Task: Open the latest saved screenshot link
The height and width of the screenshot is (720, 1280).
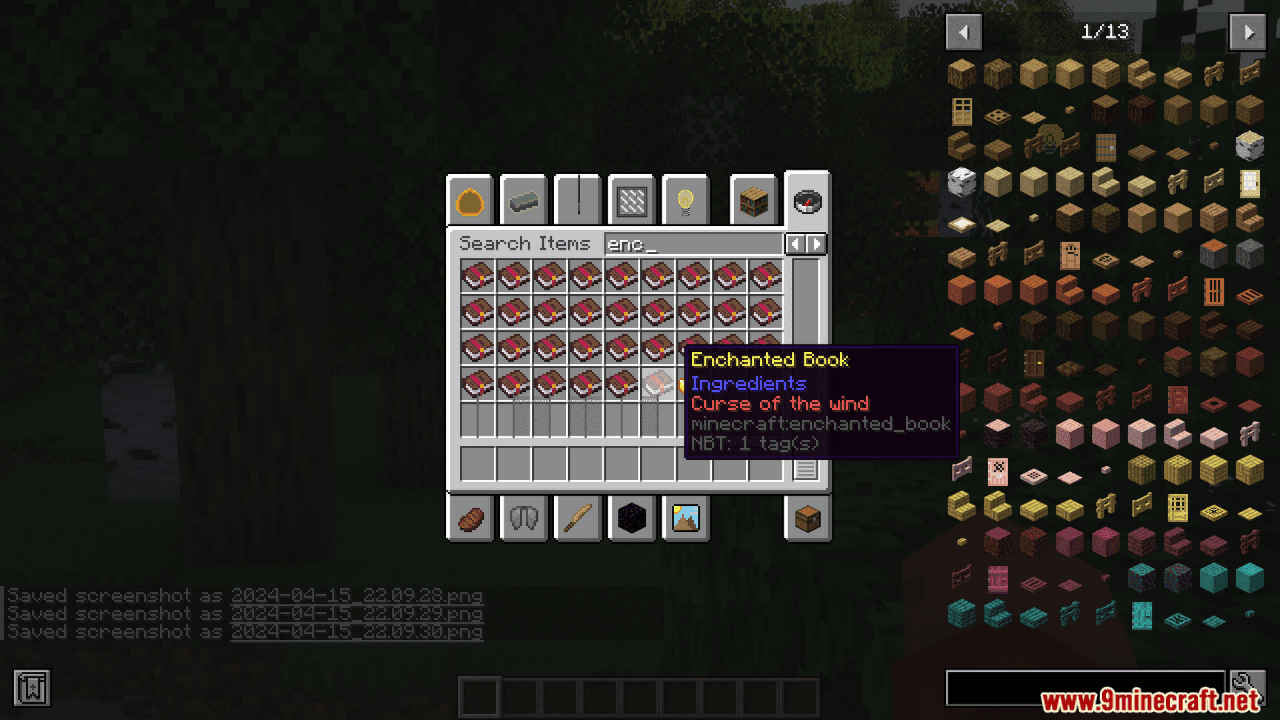Action: 357,632
